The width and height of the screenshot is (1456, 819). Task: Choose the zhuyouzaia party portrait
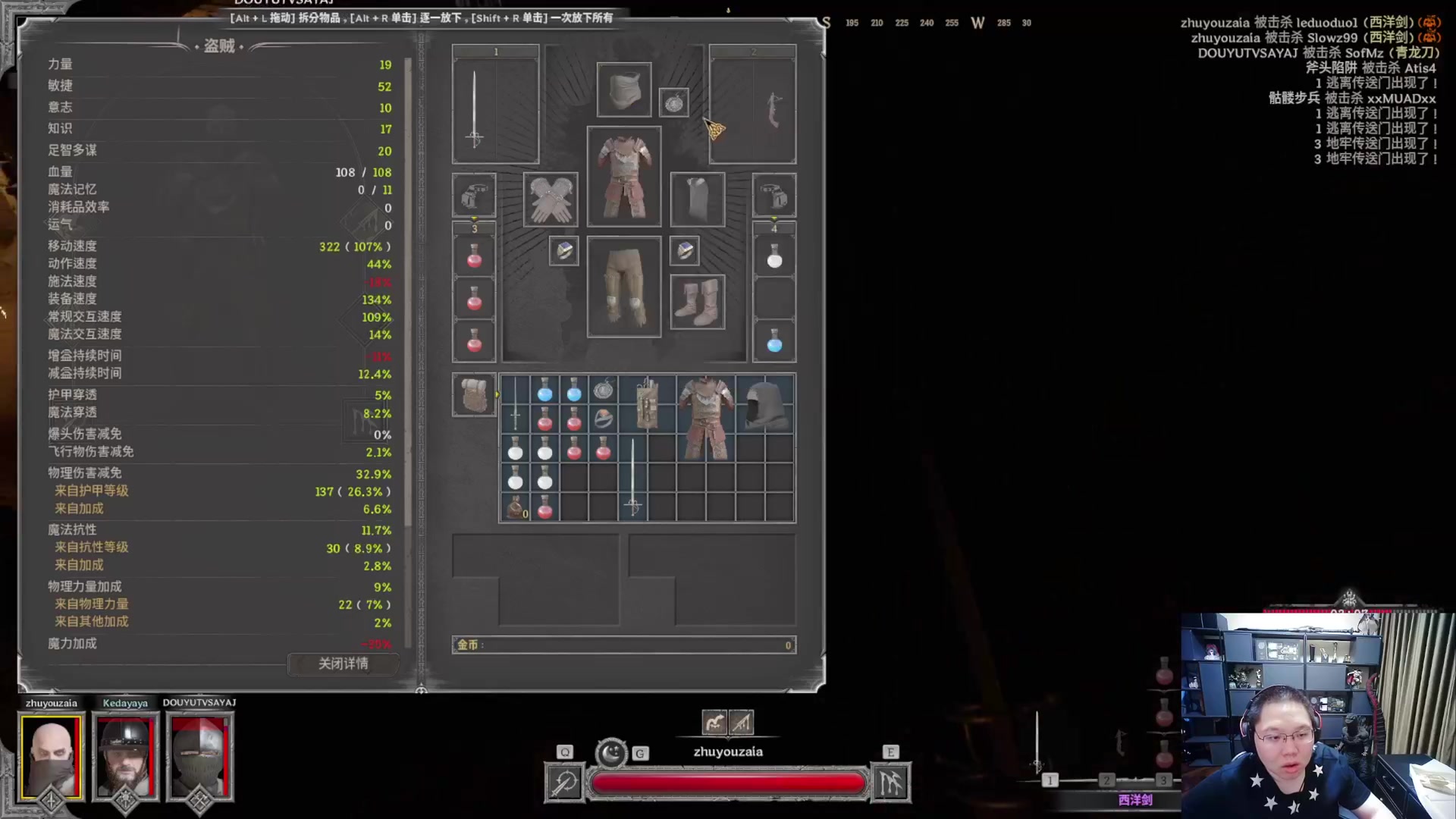click(x=51, y=756)
